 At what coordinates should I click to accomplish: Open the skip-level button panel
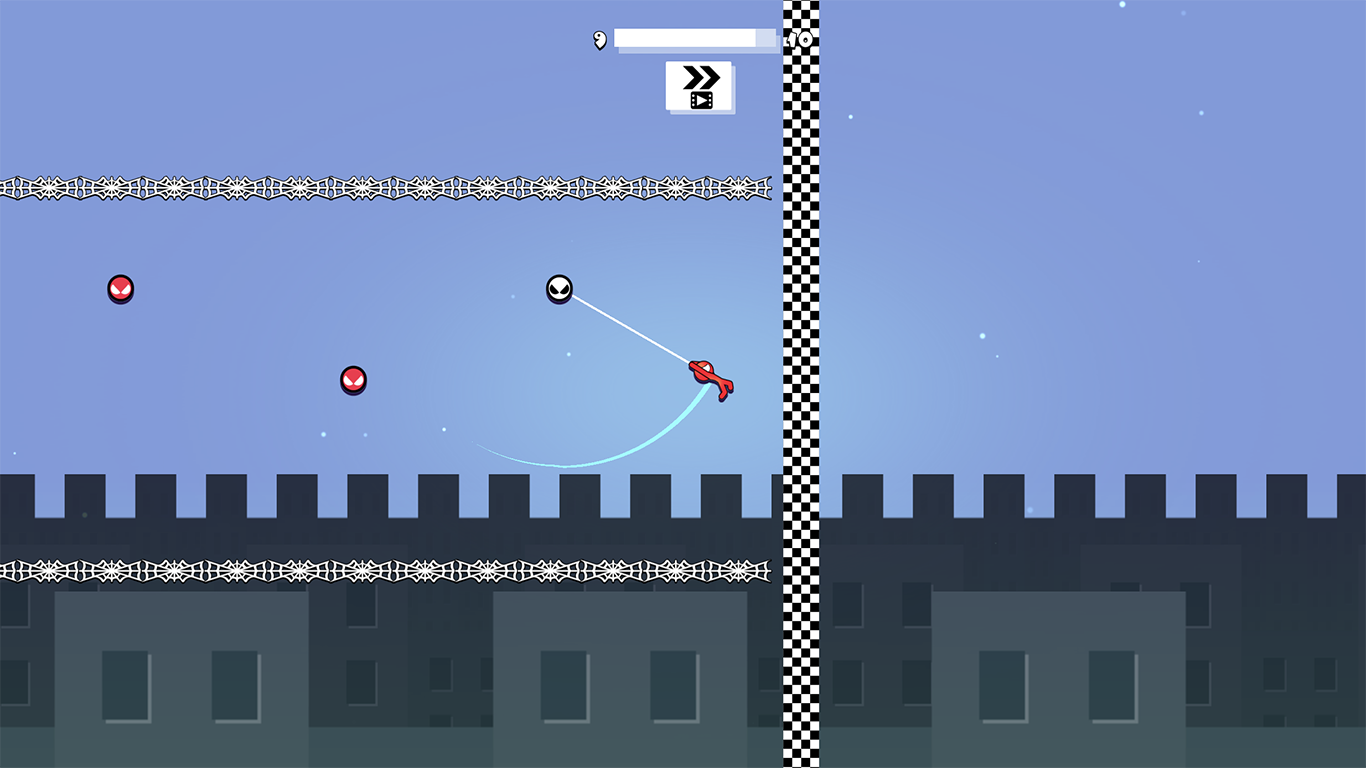699,86
